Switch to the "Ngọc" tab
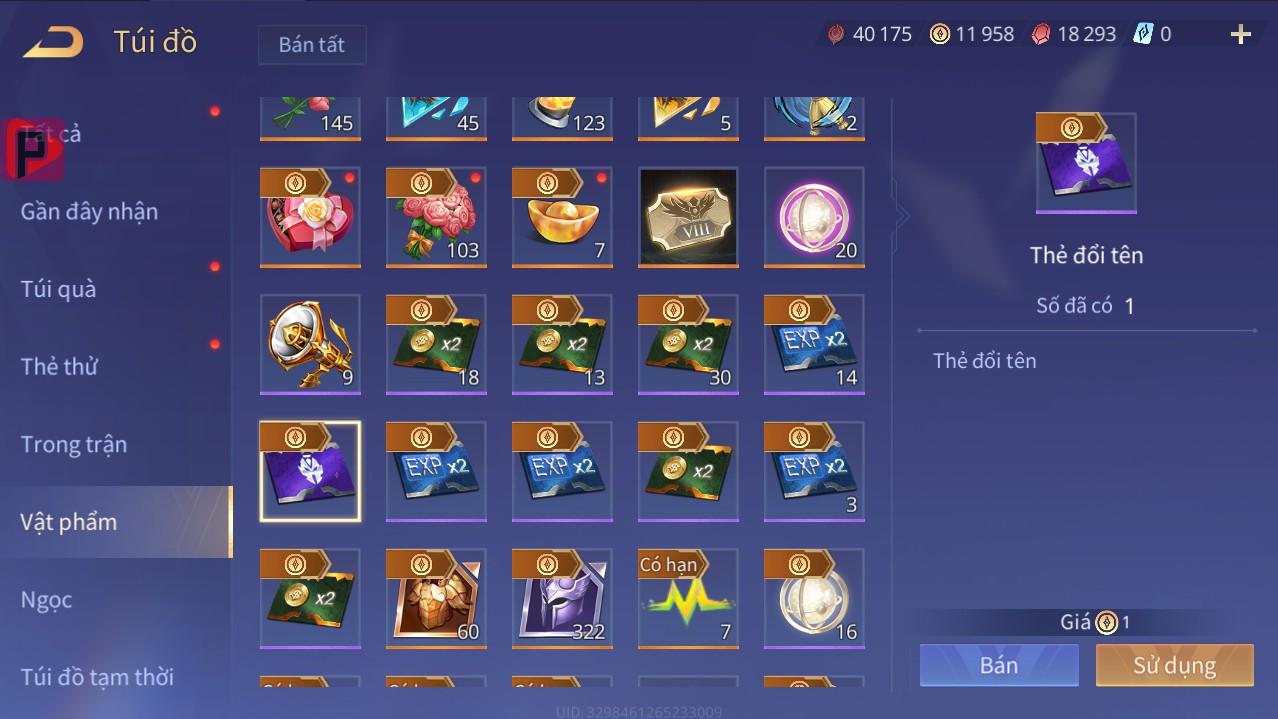1278x719 pixels. click(x=47, y=599)
